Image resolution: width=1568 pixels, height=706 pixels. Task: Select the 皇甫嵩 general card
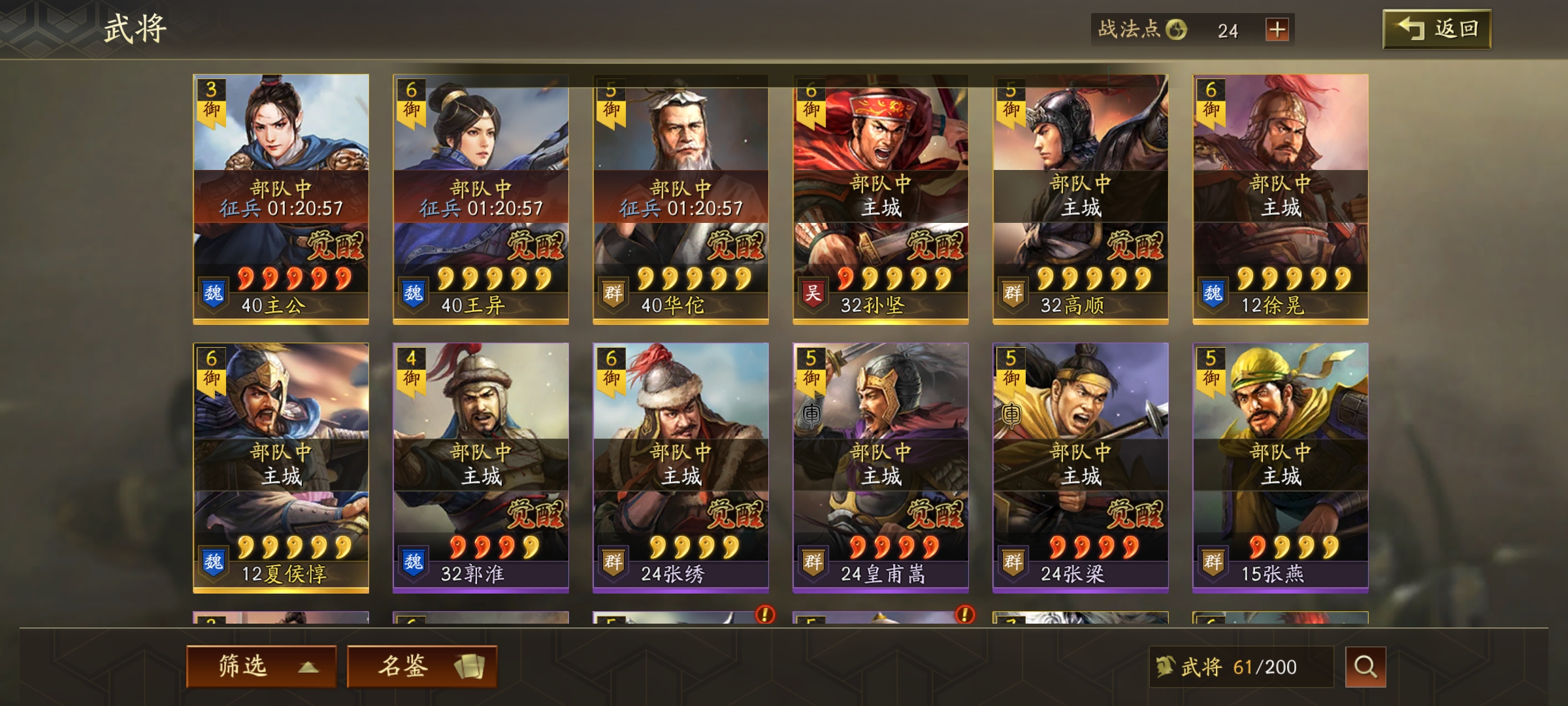click(881, 467)
